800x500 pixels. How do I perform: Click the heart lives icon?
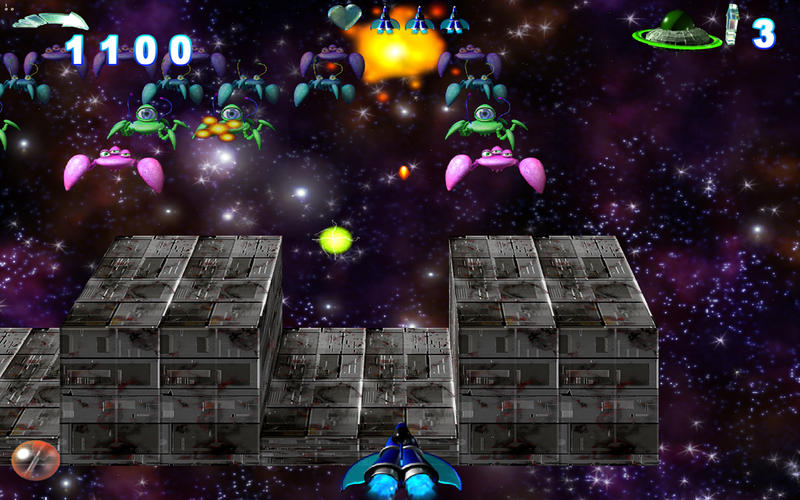coord(345,16)
